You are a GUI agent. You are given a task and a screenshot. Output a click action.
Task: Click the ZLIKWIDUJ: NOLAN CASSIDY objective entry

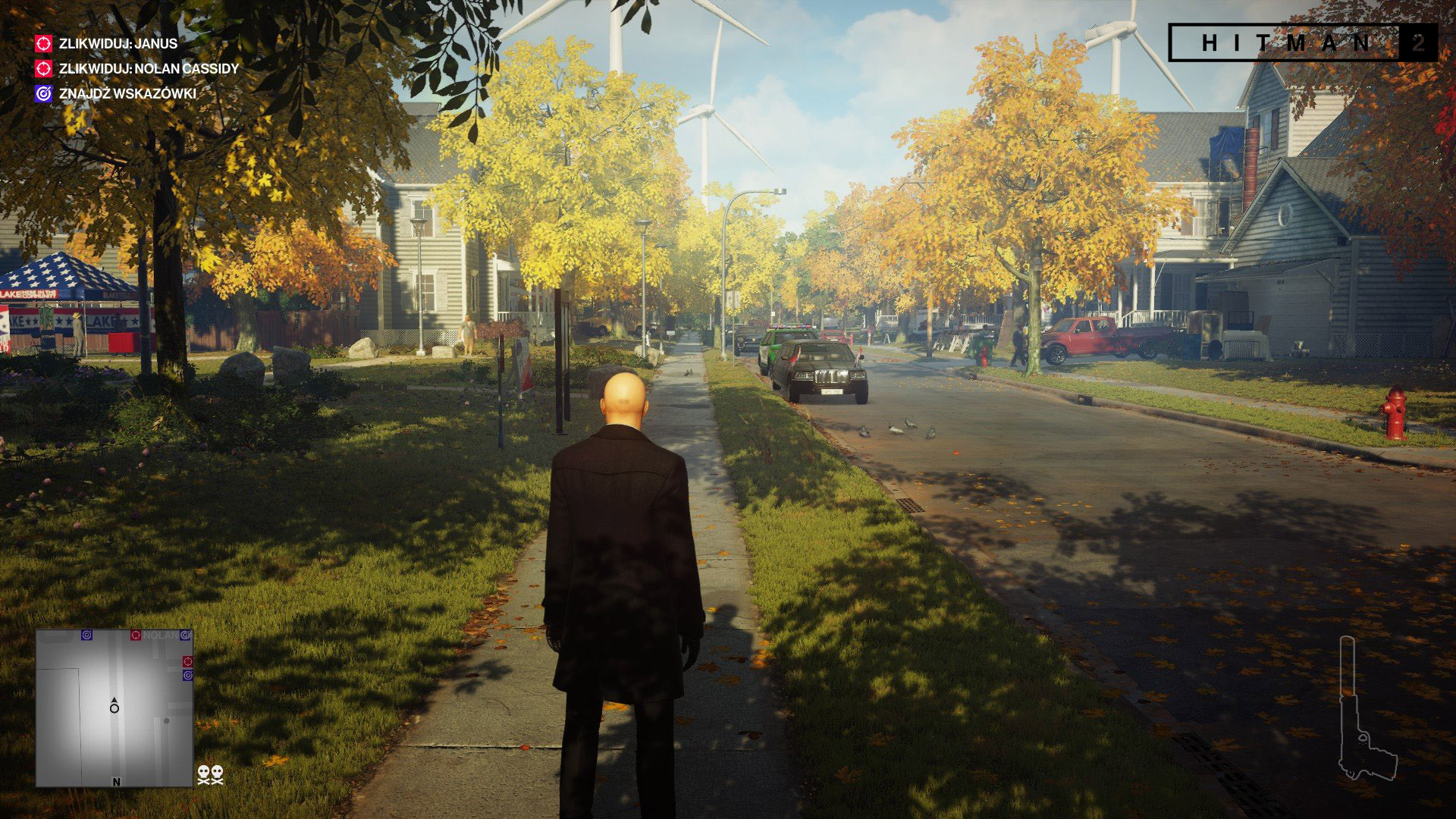coord(148,68)
